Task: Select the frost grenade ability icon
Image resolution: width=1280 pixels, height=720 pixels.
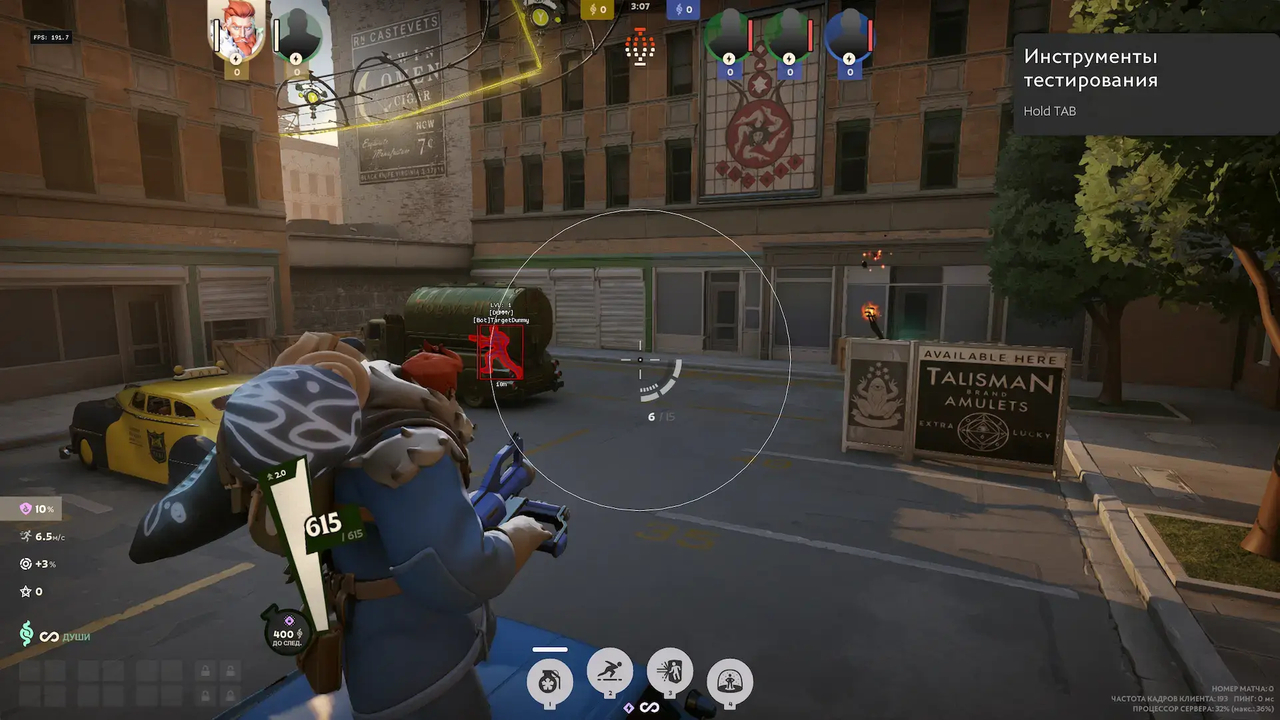Action: pos(548,679)
